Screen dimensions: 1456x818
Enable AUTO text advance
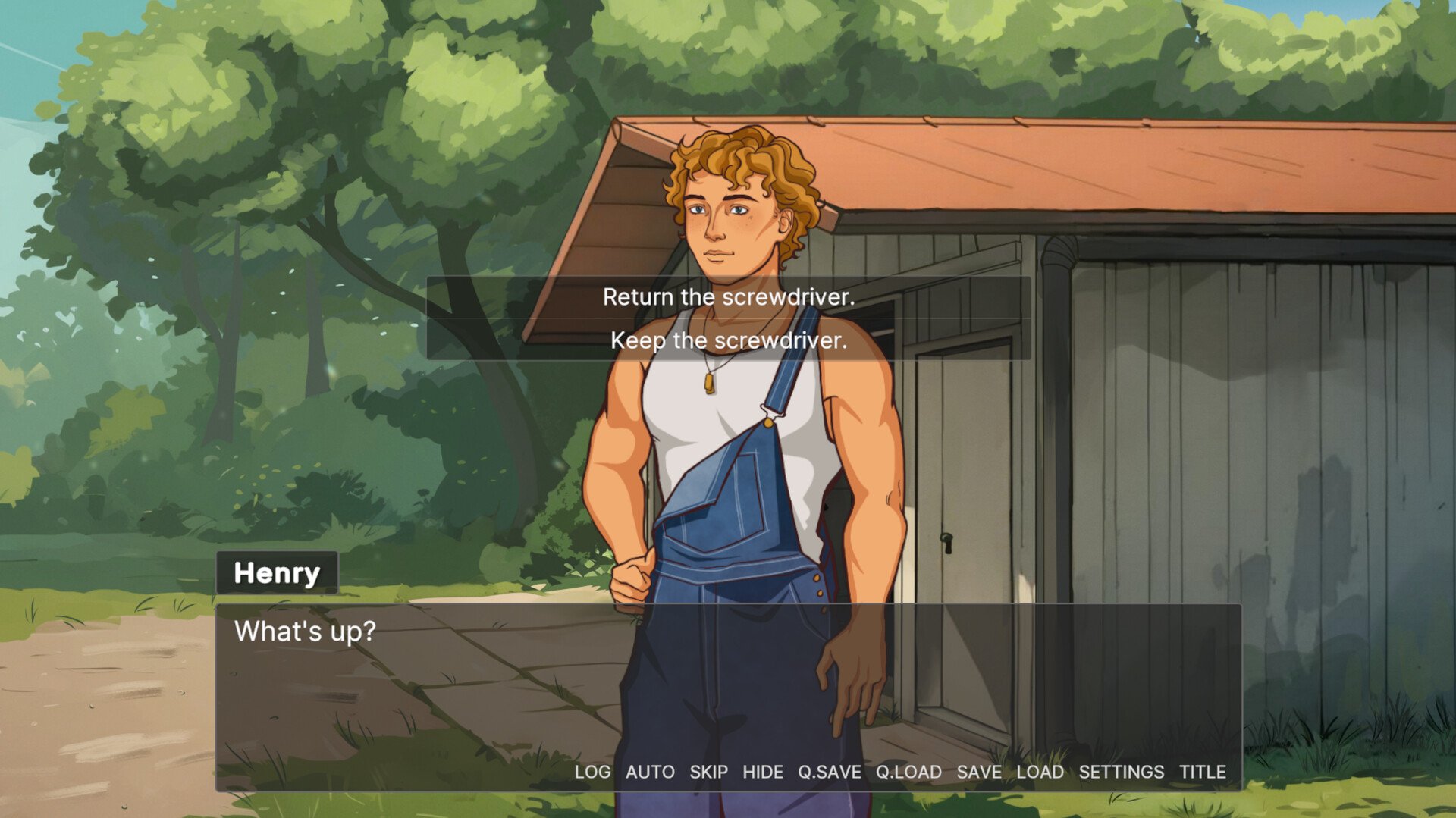point(650,772)
